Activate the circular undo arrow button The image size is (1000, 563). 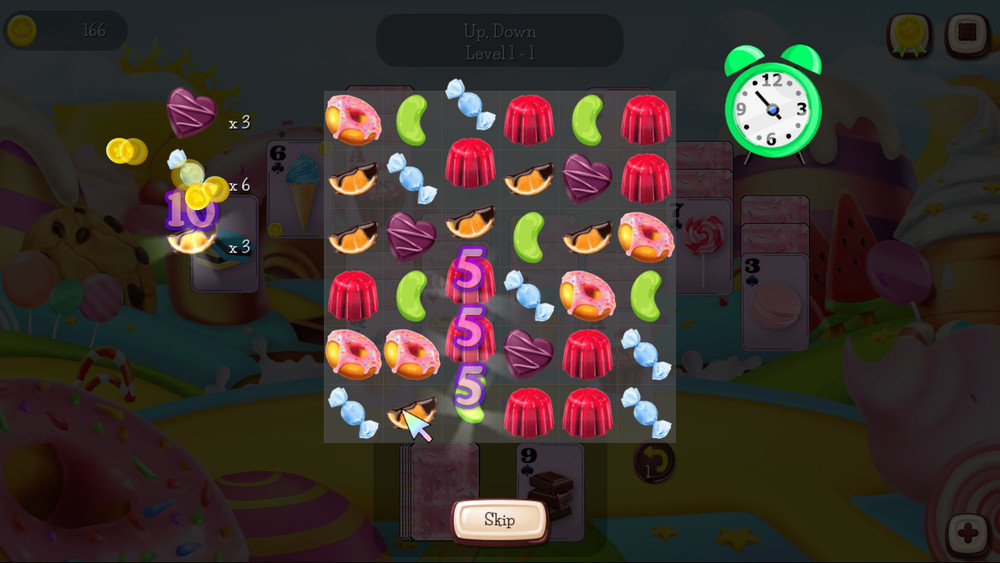click(x=654, y=462)
